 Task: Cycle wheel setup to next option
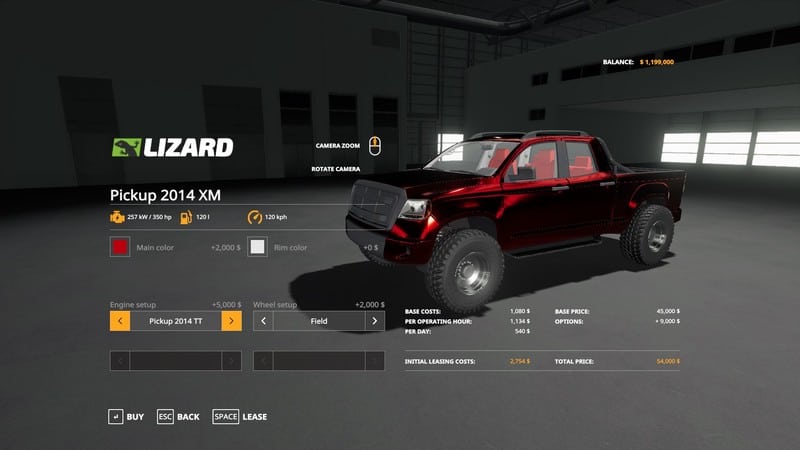click(x=375, y=321)
